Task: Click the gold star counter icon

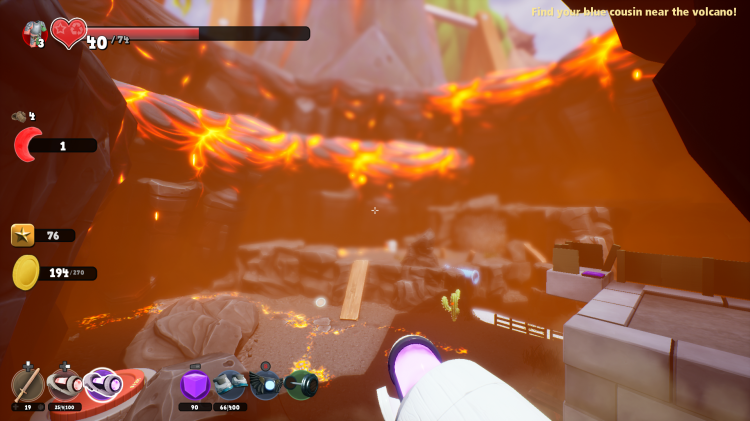Action: [x=23, y=235]
